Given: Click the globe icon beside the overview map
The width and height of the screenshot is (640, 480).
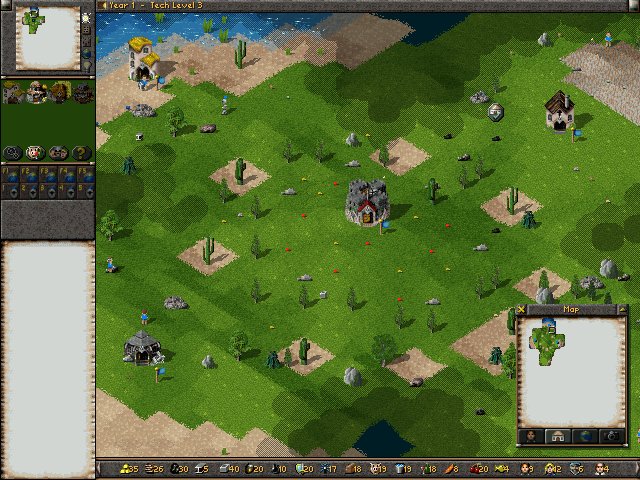Looking at the screenshot, I should click(88, 52).
